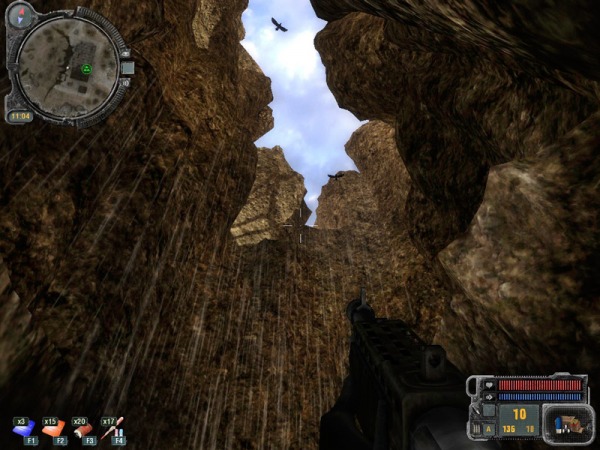Click the green marker on the minimap
This screenshot has height=450, width=600.
87,69
